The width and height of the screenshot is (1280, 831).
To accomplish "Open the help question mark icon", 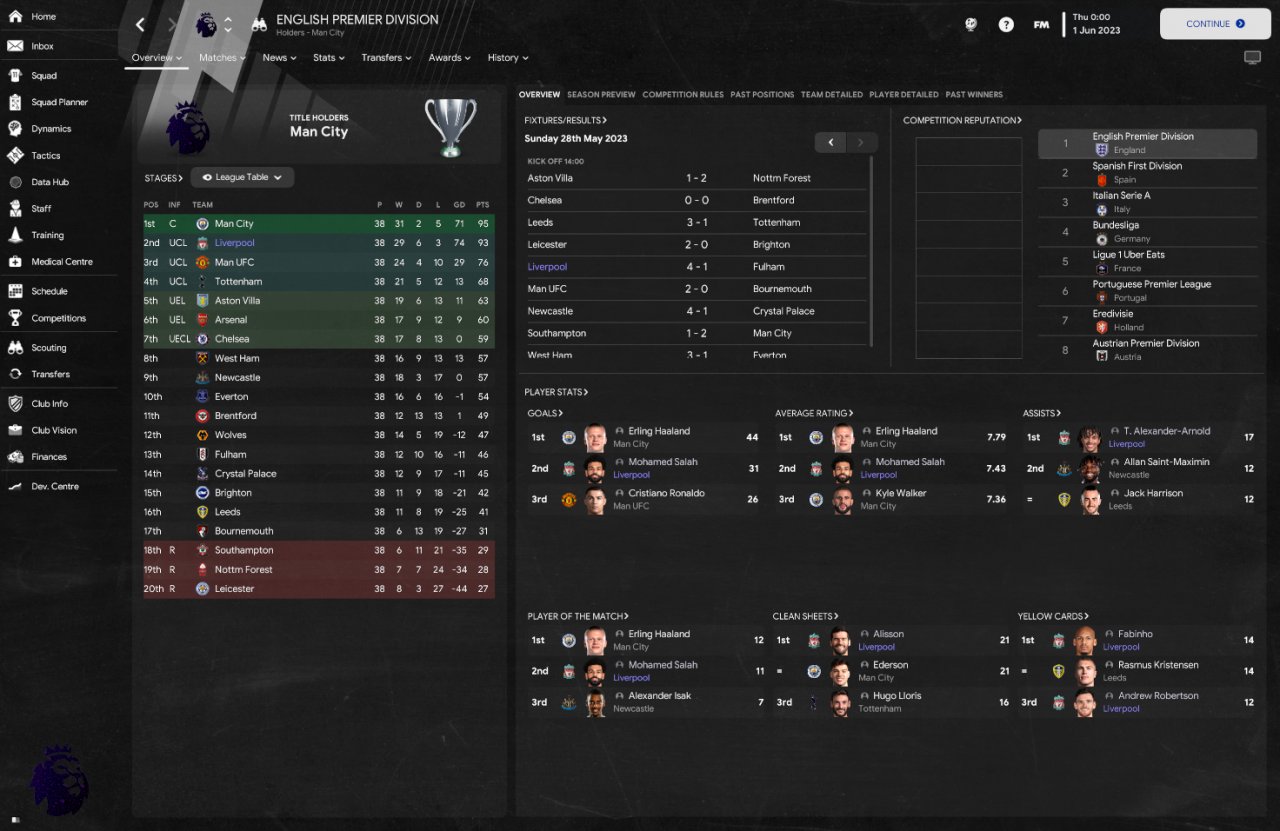I will click(1006, 25).
